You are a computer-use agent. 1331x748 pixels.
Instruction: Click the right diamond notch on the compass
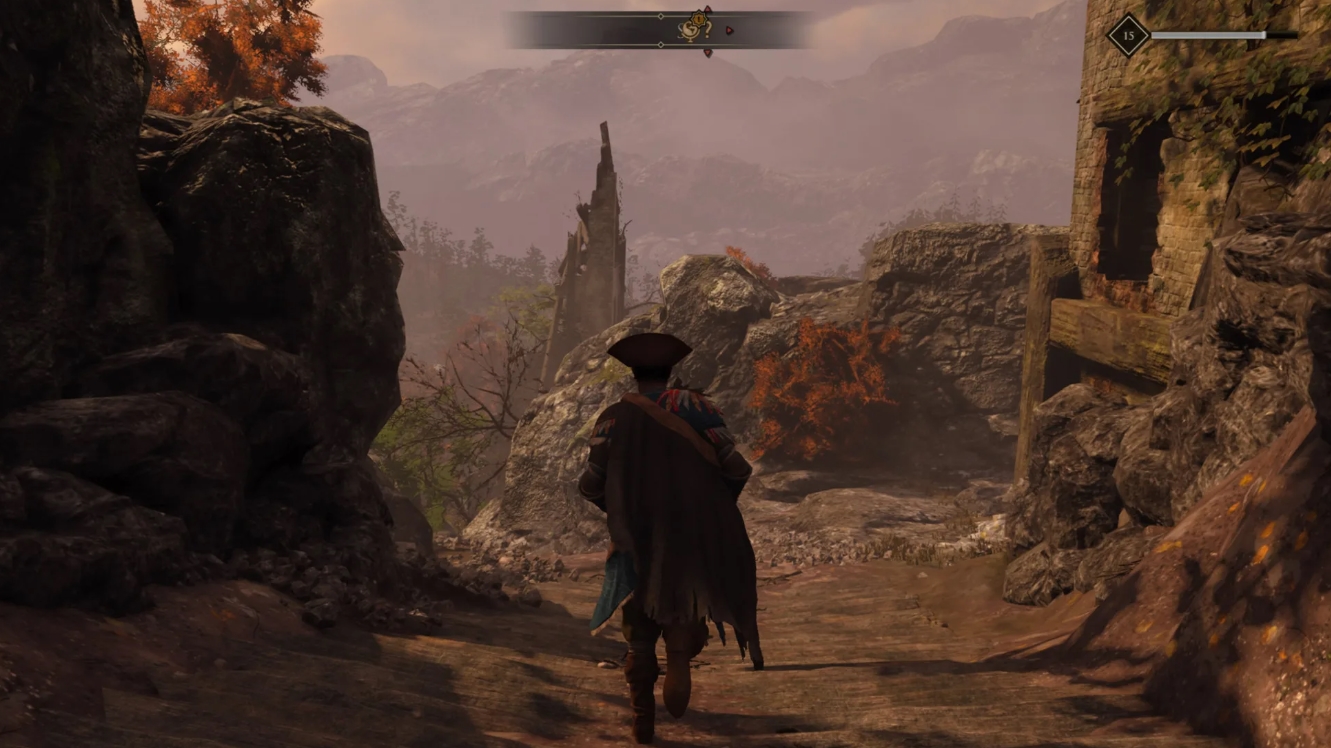point(660,45)
